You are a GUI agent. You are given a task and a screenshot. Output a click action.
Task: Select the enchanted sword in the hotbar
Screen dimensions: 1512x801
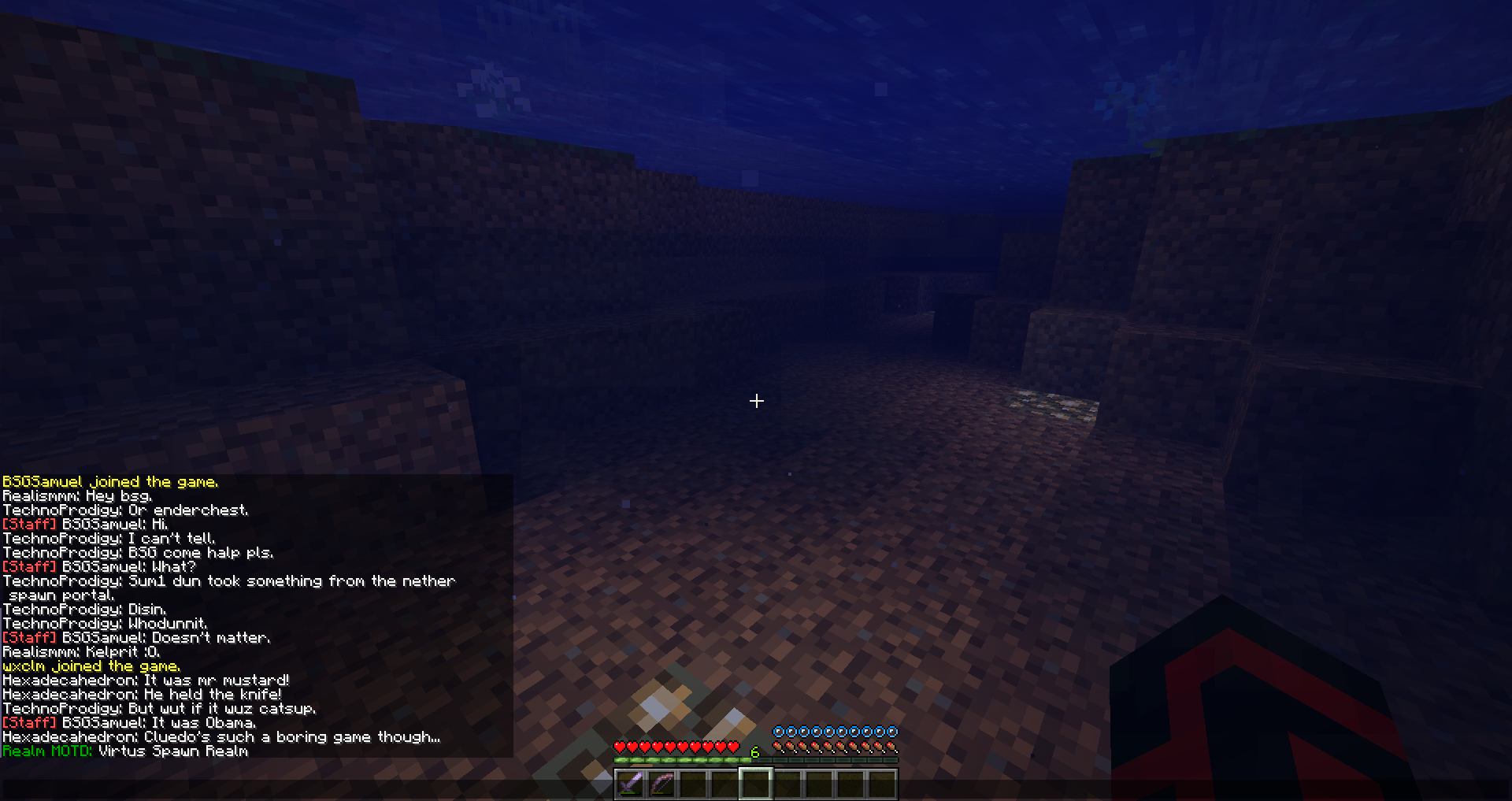pos(632,782)
